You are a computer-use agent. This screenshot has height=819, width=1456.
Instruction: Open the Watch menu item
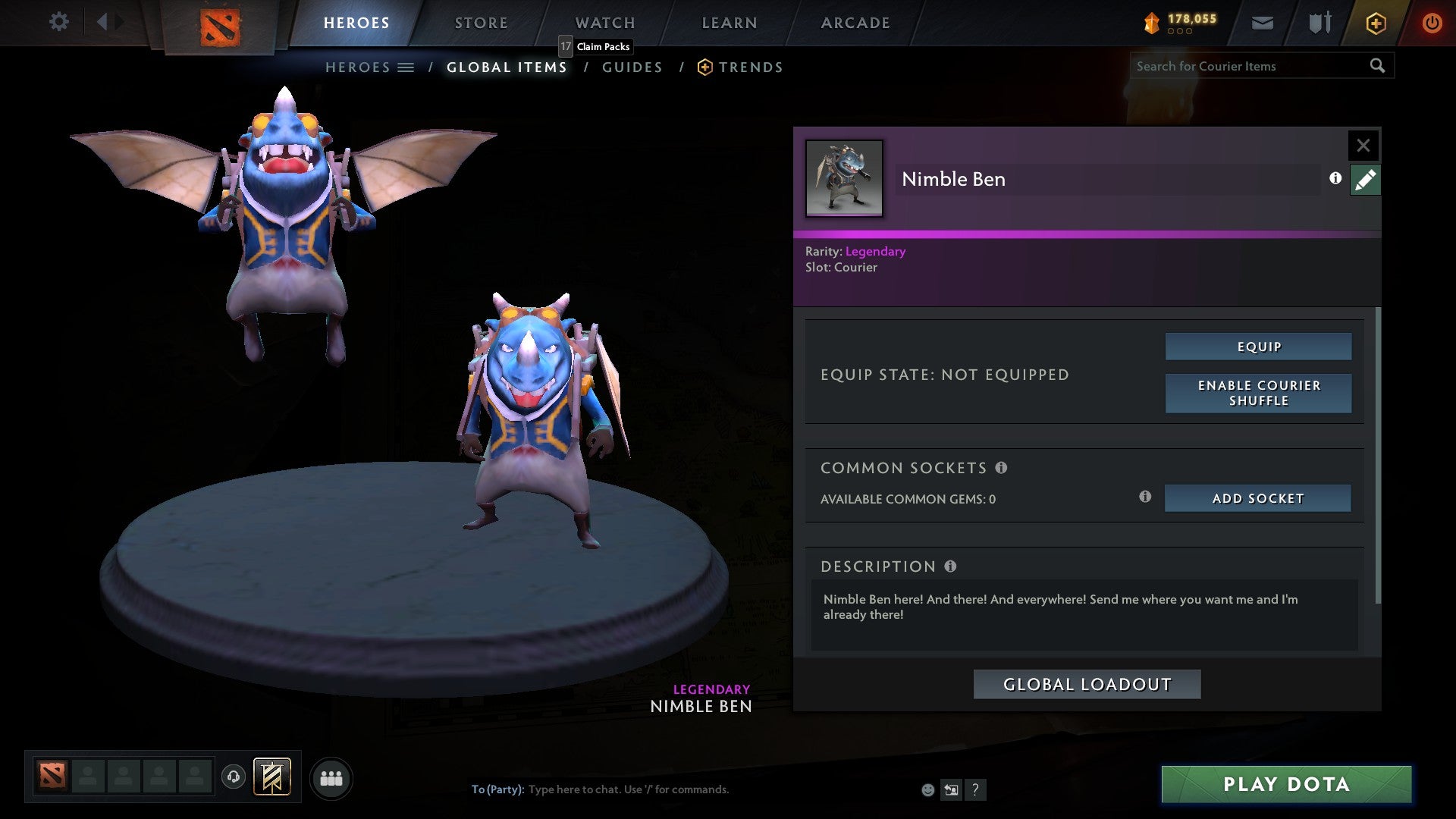[604, 22]
